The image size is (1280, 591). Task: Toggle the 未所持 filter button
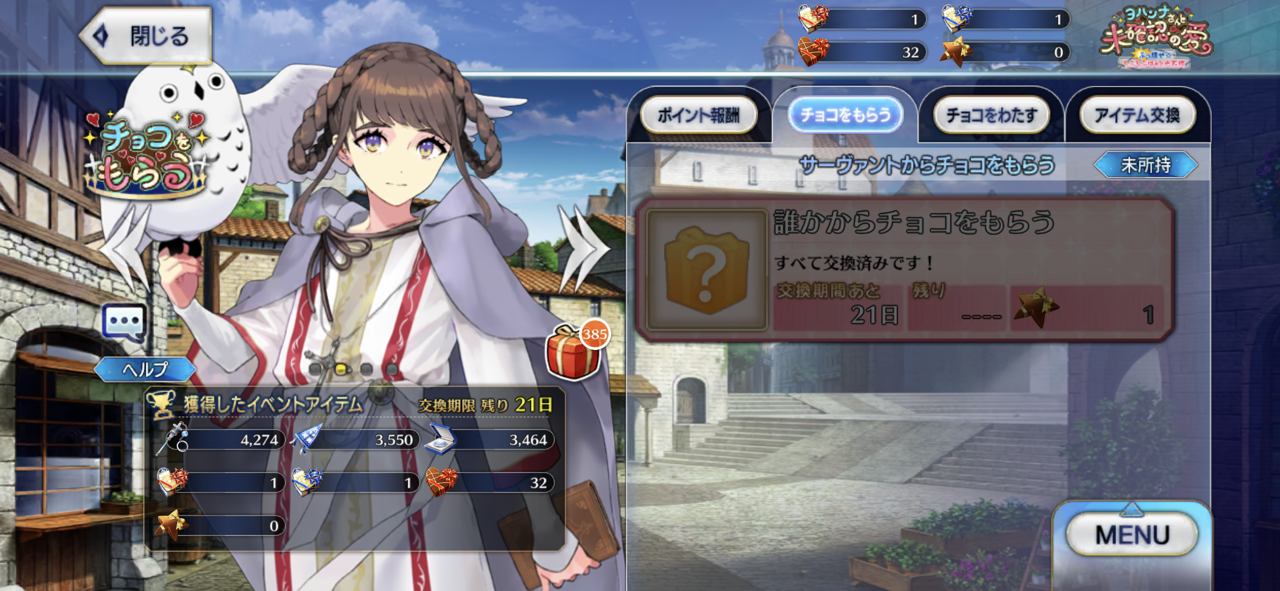click(1145, 165)
